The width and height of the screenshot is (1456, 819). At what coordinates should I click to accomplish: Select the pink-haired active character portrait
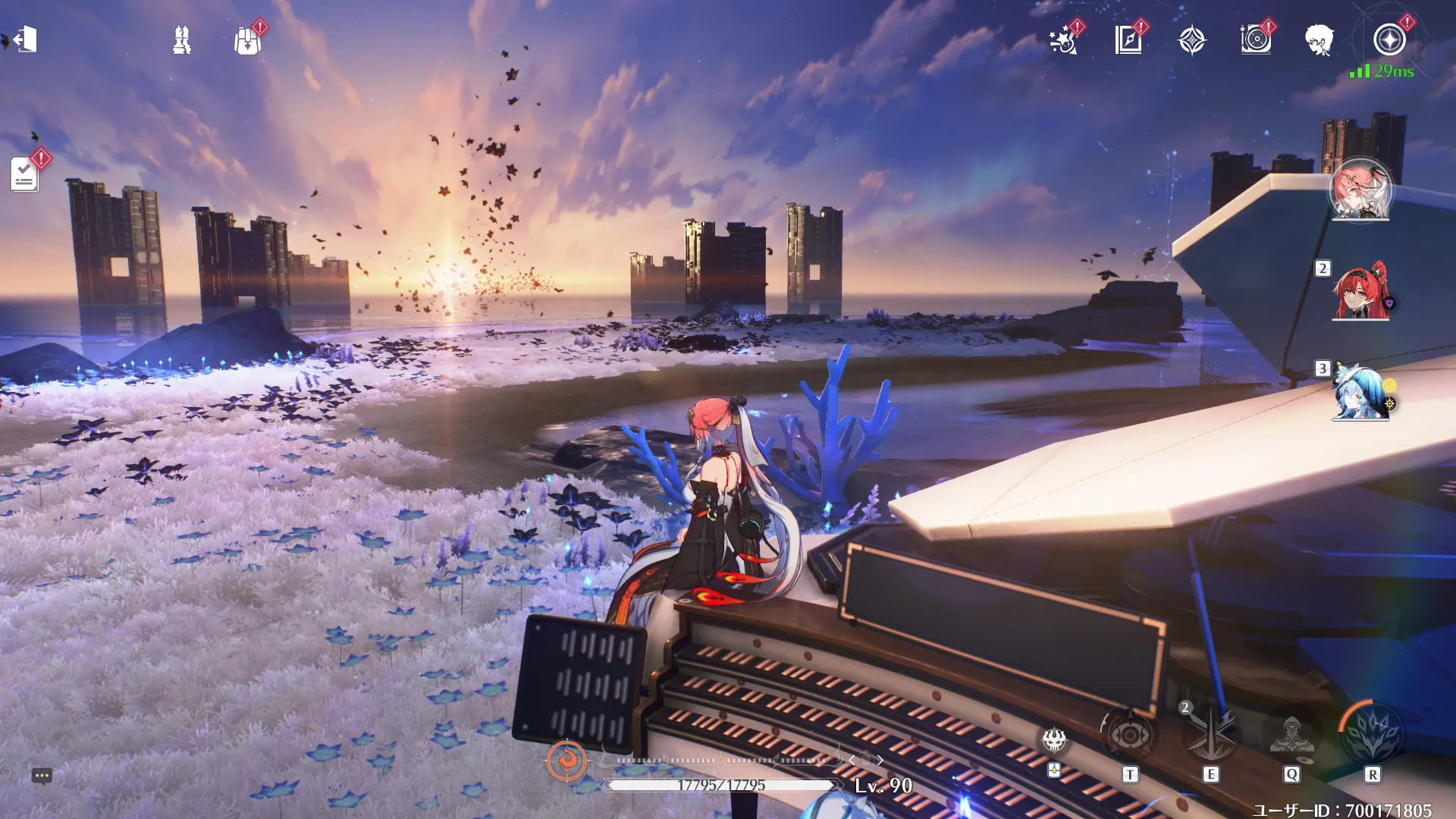(x=1360, y=190)
